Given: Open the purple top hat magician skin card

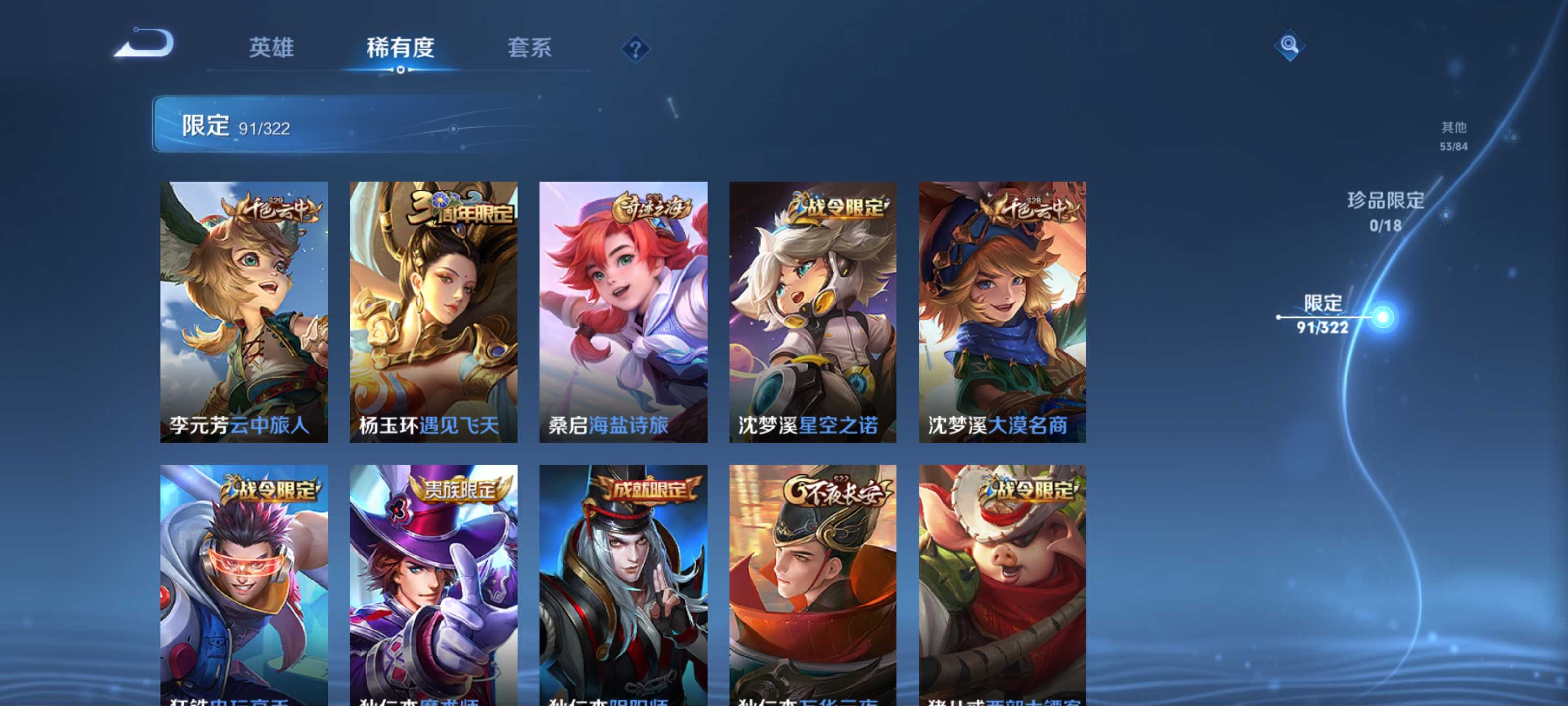Looking at the screenshot, I should pos(433,585).
